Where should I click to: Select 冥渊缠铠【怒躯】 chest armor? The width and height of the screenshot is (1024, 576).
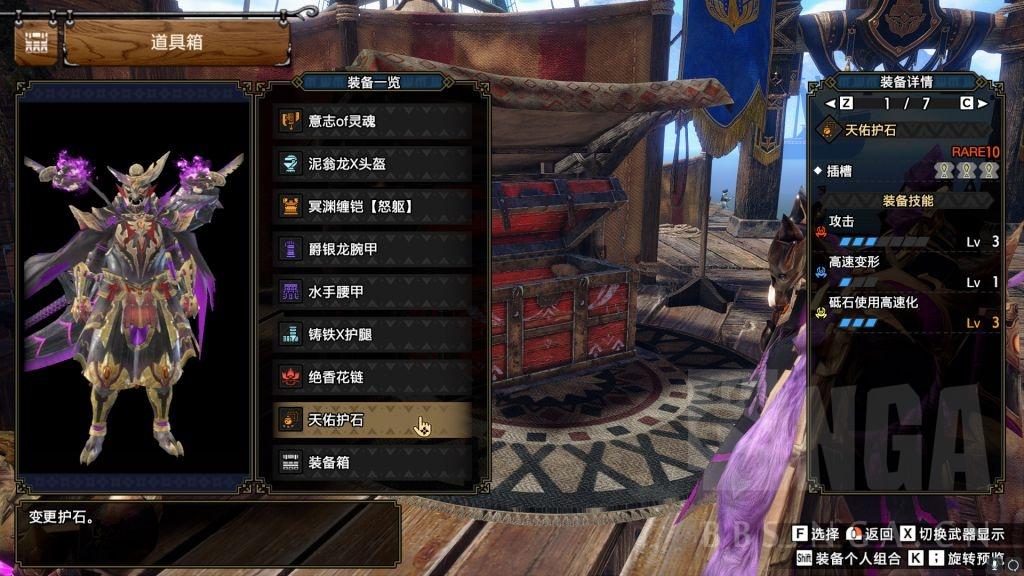point(372,207)
